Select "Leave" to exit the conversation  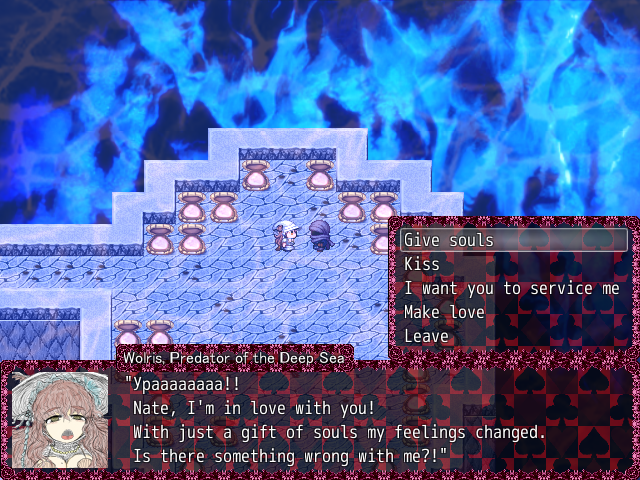[x=426, y=336]
